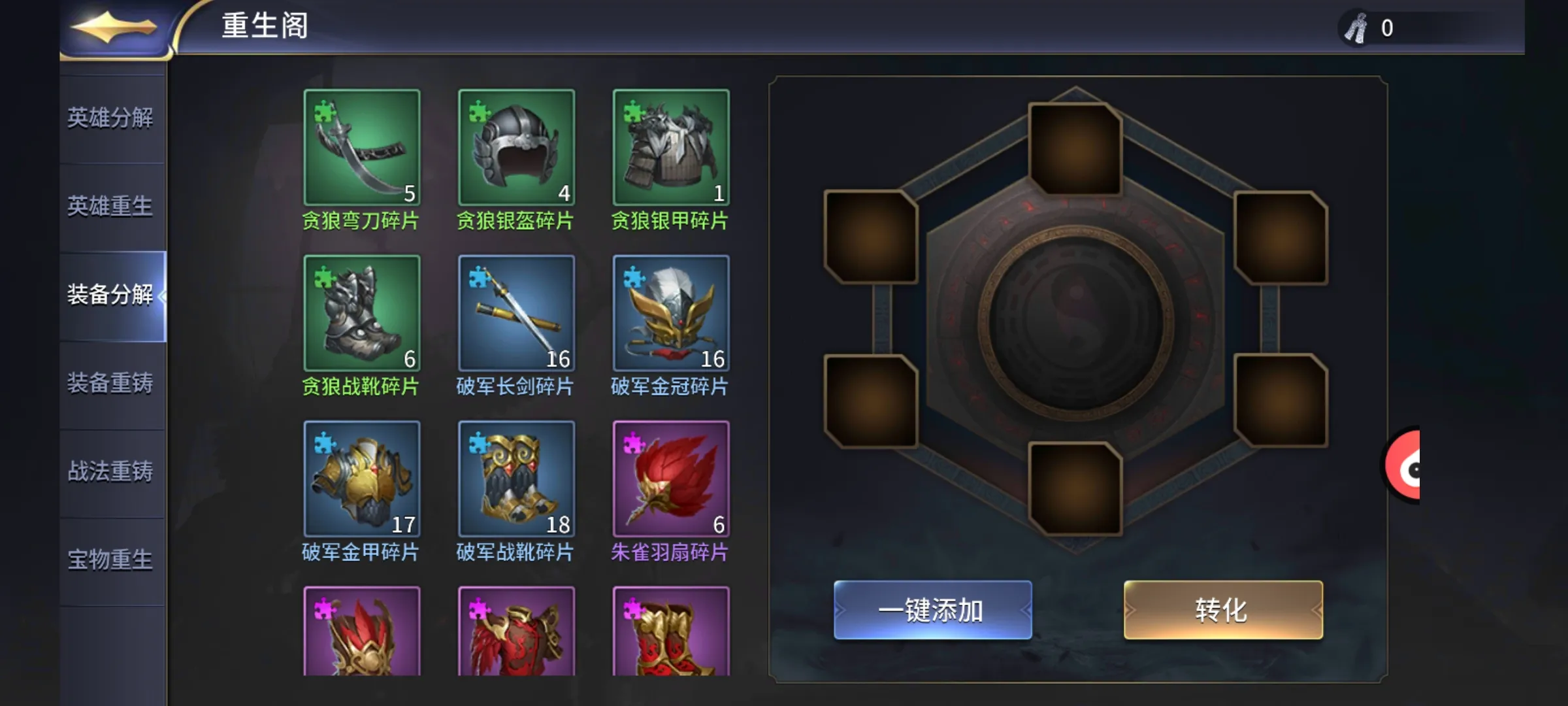Click the back arrow to exit 重生阁
1568x706 pixels.
click(x=112, y=27)
